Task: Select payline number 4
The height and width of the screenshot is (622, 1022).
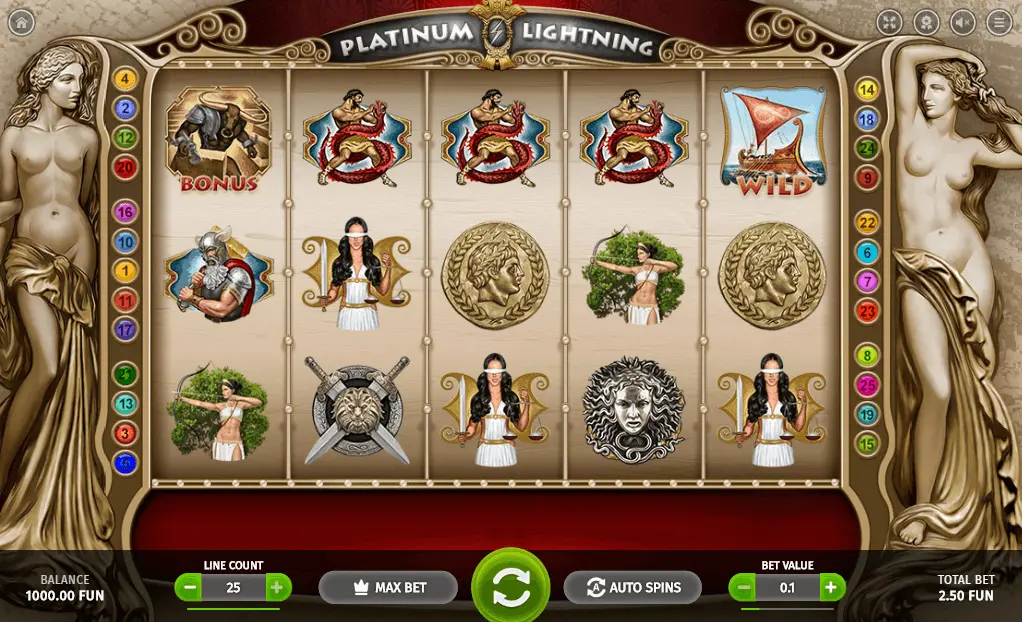Action: pos(126,79)
